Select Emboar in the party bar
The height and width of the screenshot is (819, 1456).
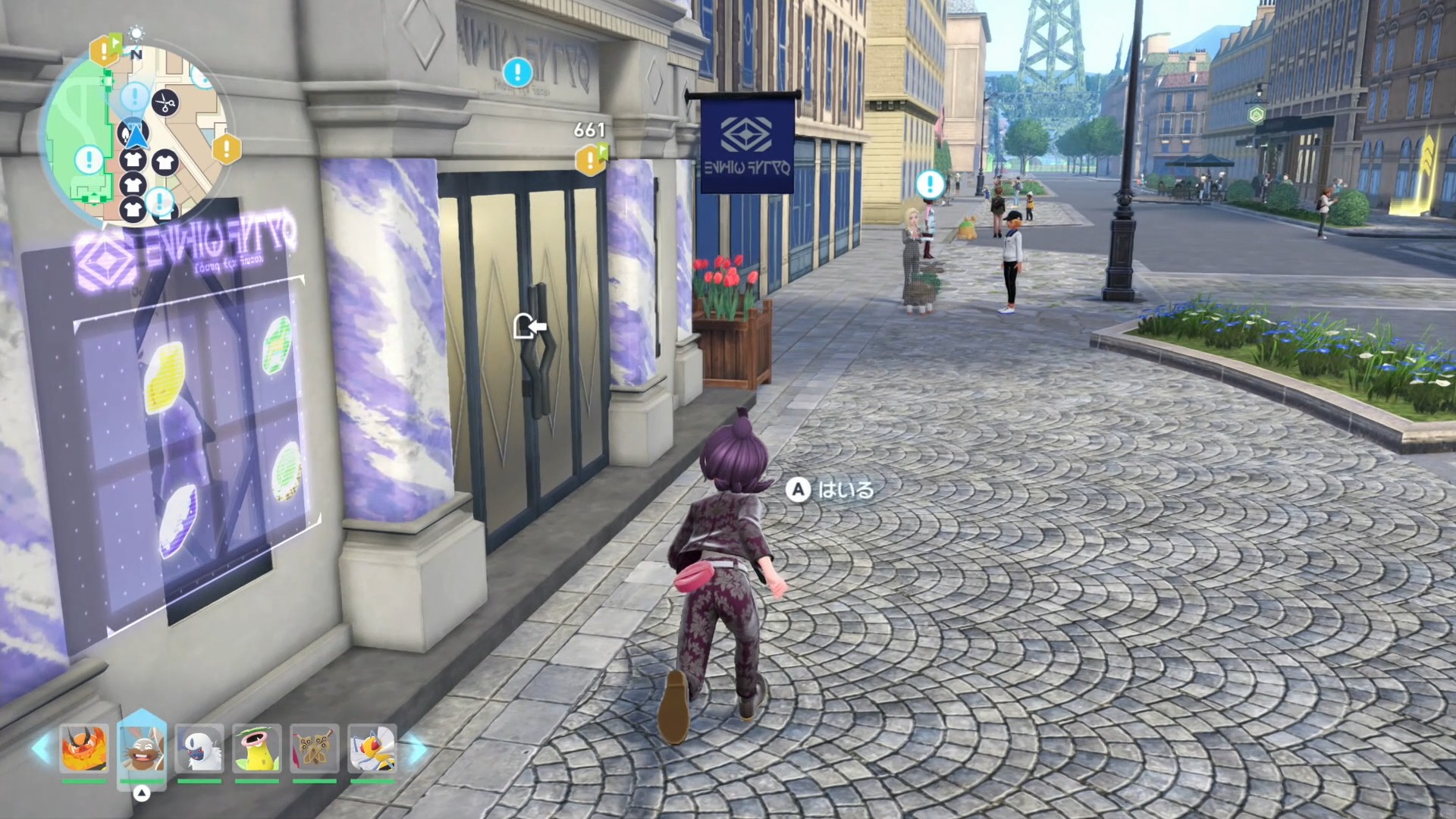click(84, 748)
